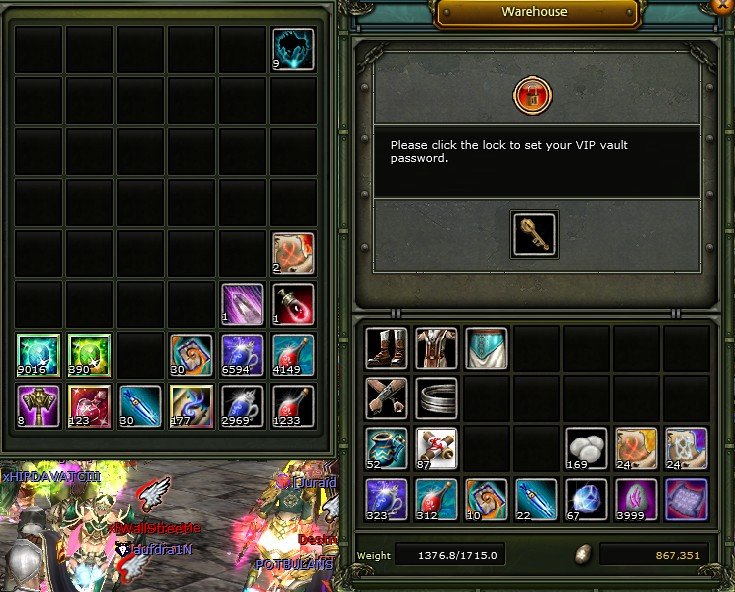Select the crossed bracers item
Screen dimensions: 735x592
(387, 397)
